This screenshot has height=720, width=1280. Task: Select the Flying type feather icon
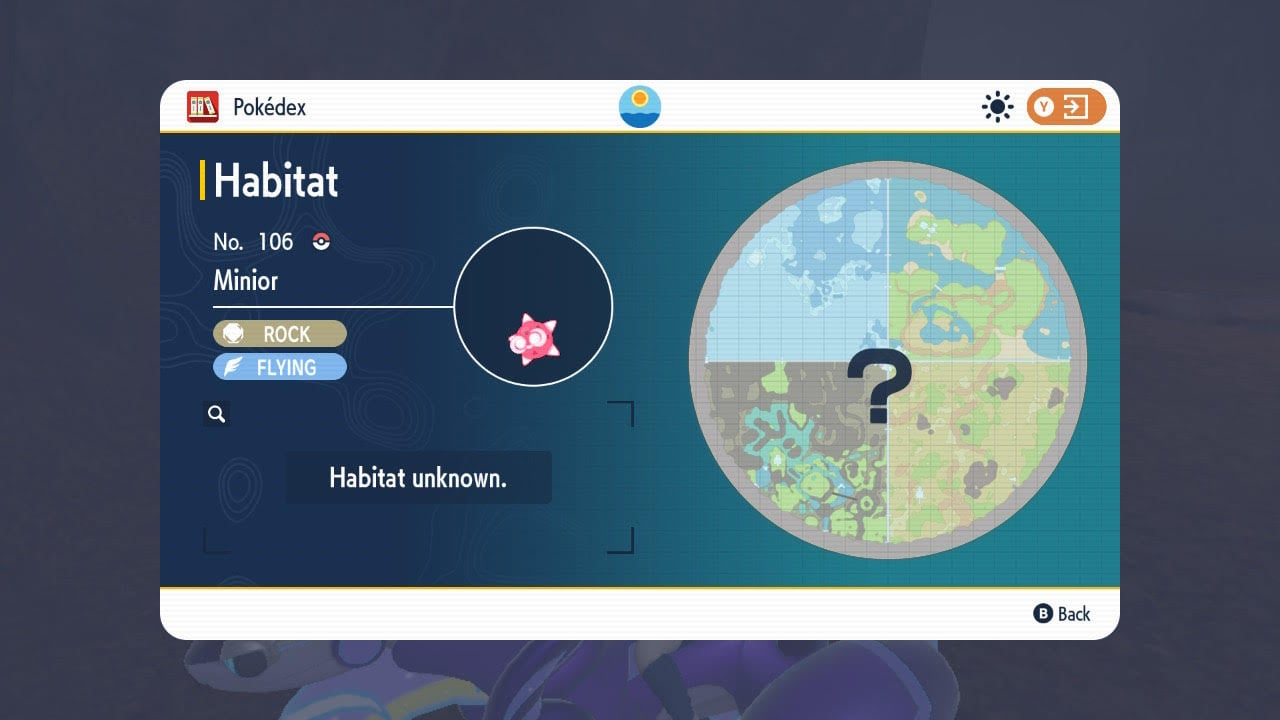click(233, 367)
